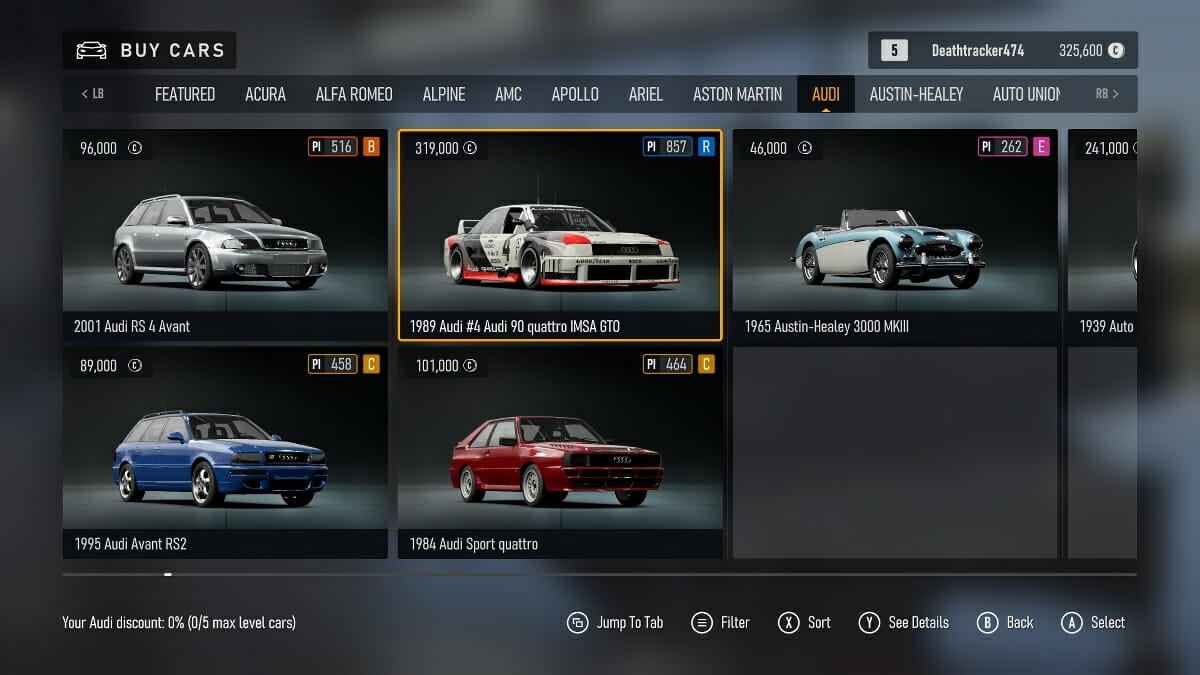Switch to the Aston Martin tab
The height and width of the screenshot is (675, 1200).
[738, 94]
